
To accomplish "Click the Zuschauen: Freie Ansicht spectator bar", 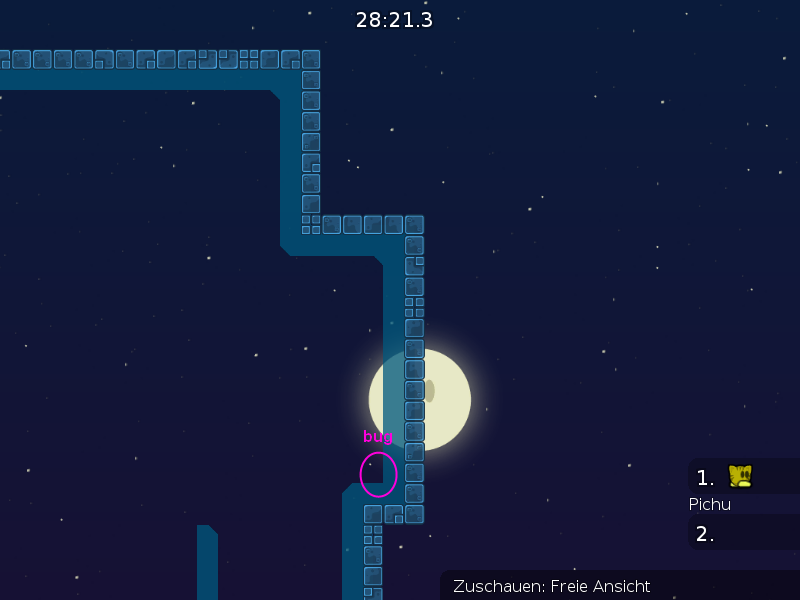I will click(619, 586).
